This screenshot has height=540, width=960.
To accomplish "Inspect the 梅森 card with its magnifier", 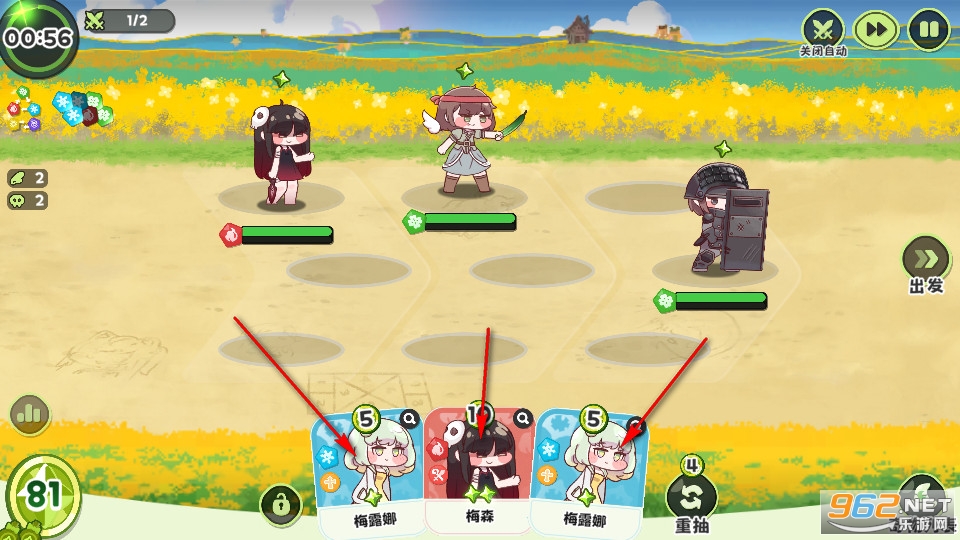I will [522, 419].
